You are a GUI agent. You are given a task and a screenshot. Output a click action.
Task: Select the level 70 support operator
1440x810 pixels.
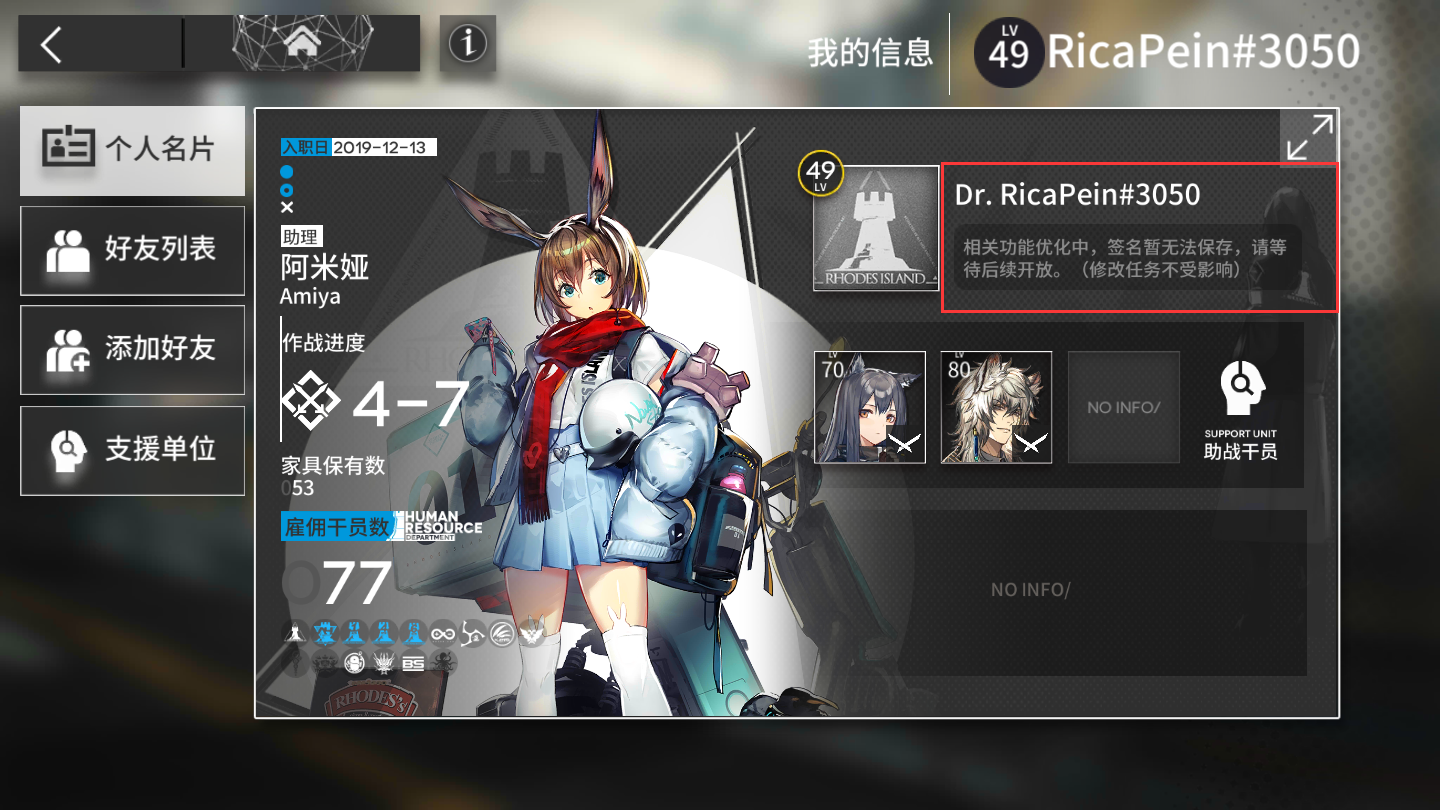coord(870,407)
